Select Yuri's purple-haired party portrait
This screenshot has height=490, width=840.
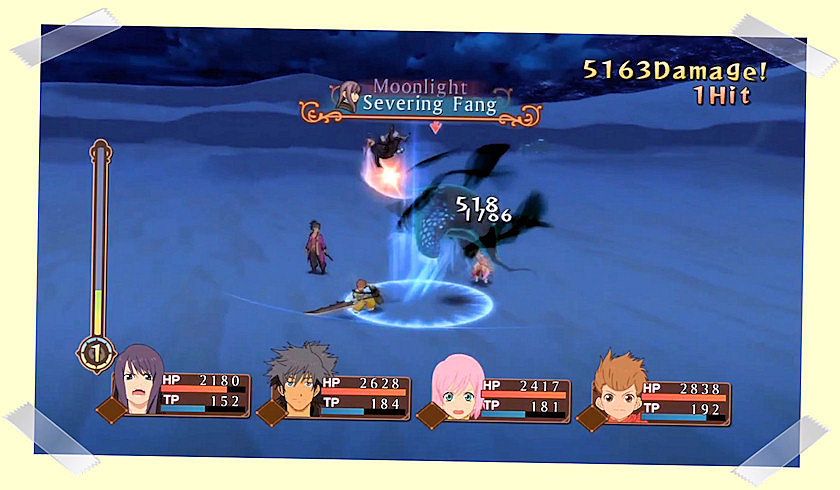(137, 385)
